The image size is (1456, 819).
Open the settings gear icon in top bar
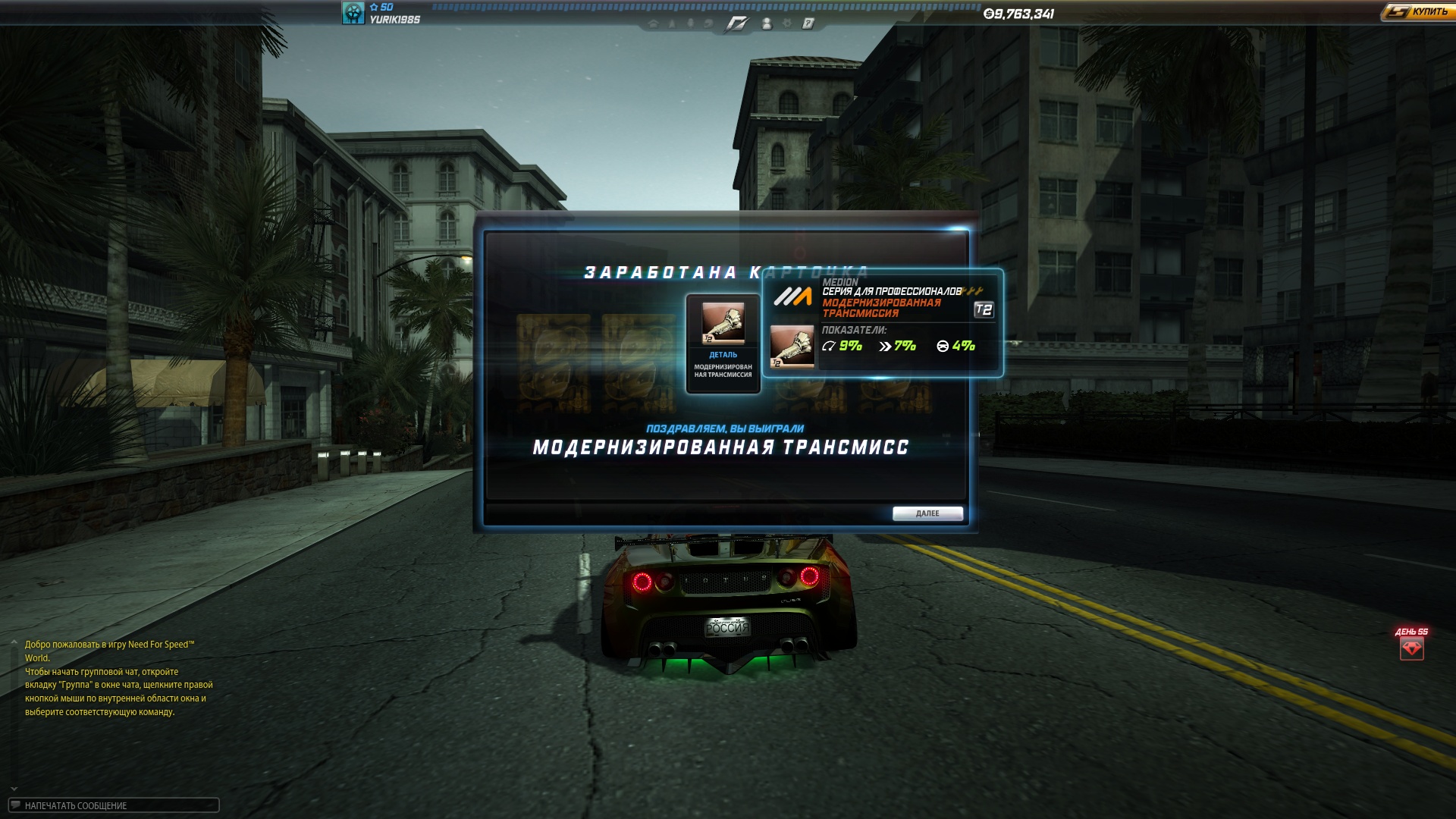787,24
